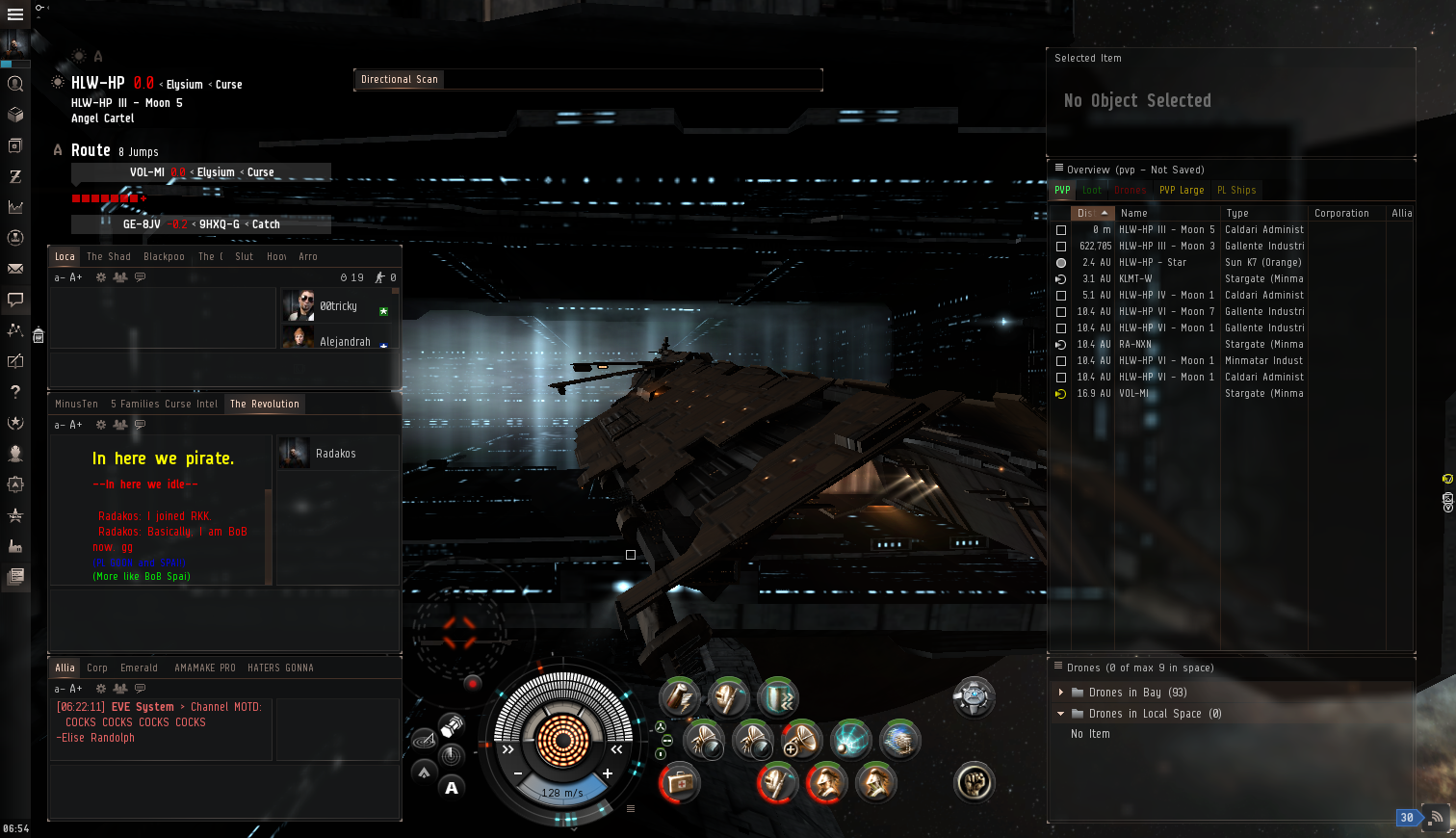Image resolution: width=1456 pixels, height=838 pixels.
Task: Open the Neocom hamburger menu
Action: pyautogui.click(x=15, y=14)
